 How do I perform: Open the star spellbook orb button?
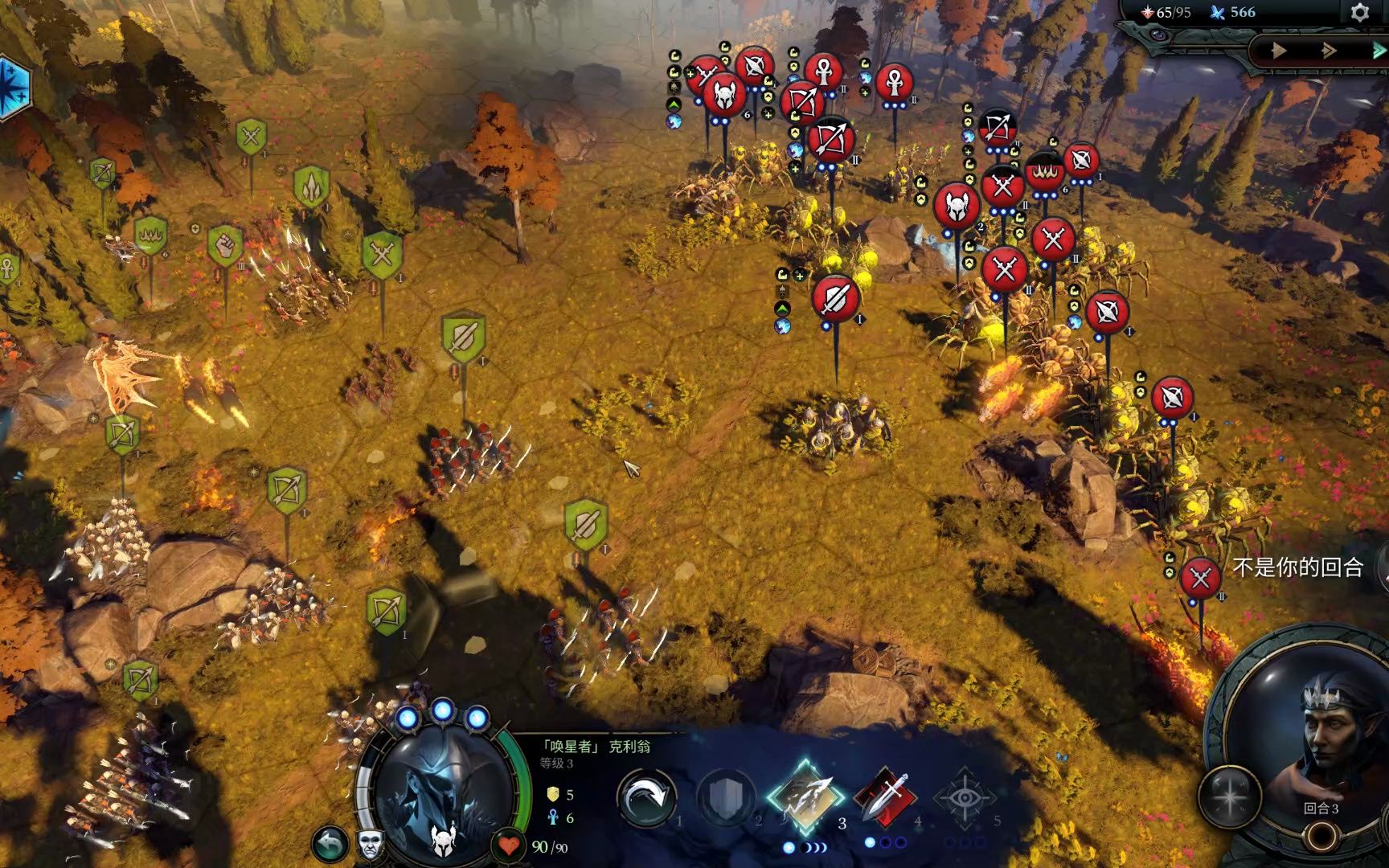pyautogui.click(x=1230, y=796)
